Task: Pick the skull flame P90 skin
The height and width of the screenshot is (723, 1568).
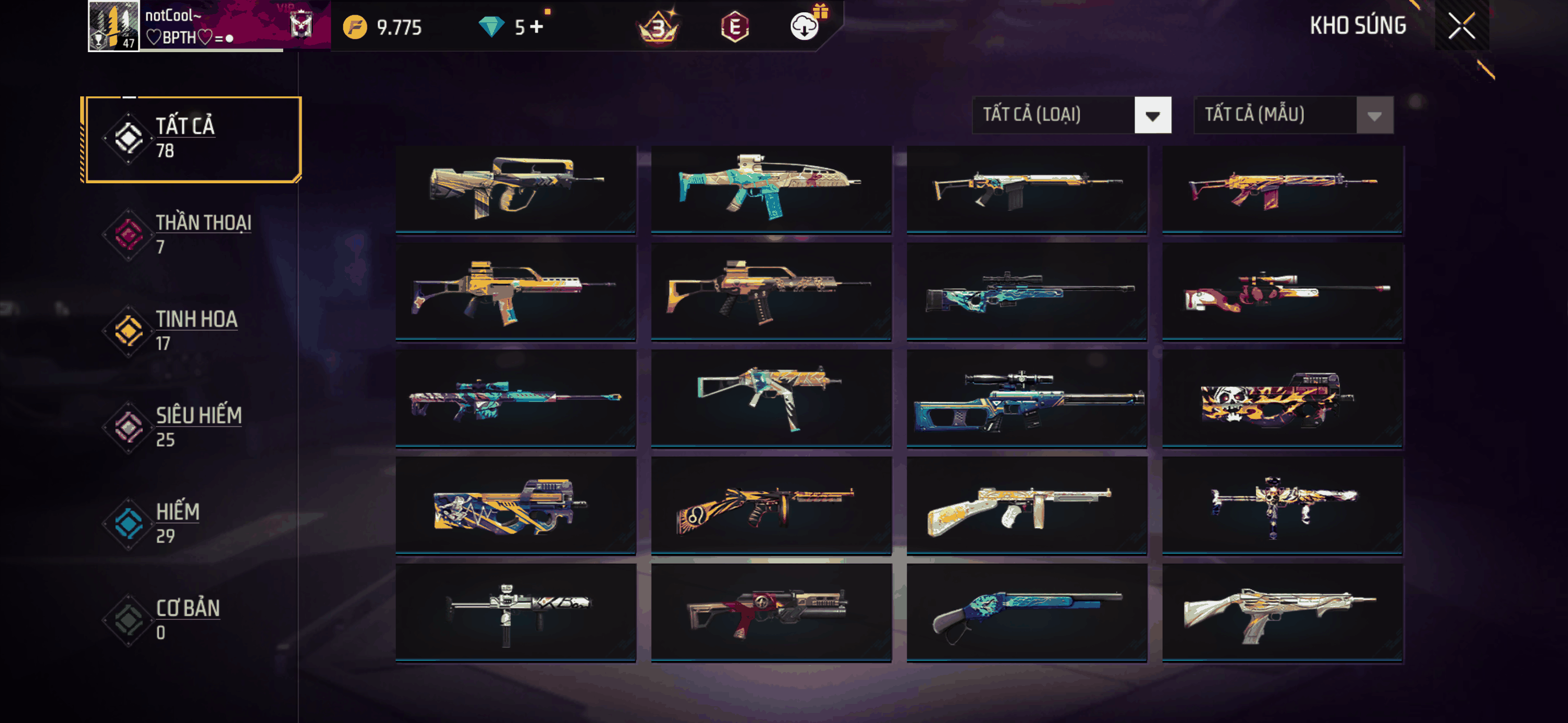Action: (x=1282, y=398)
